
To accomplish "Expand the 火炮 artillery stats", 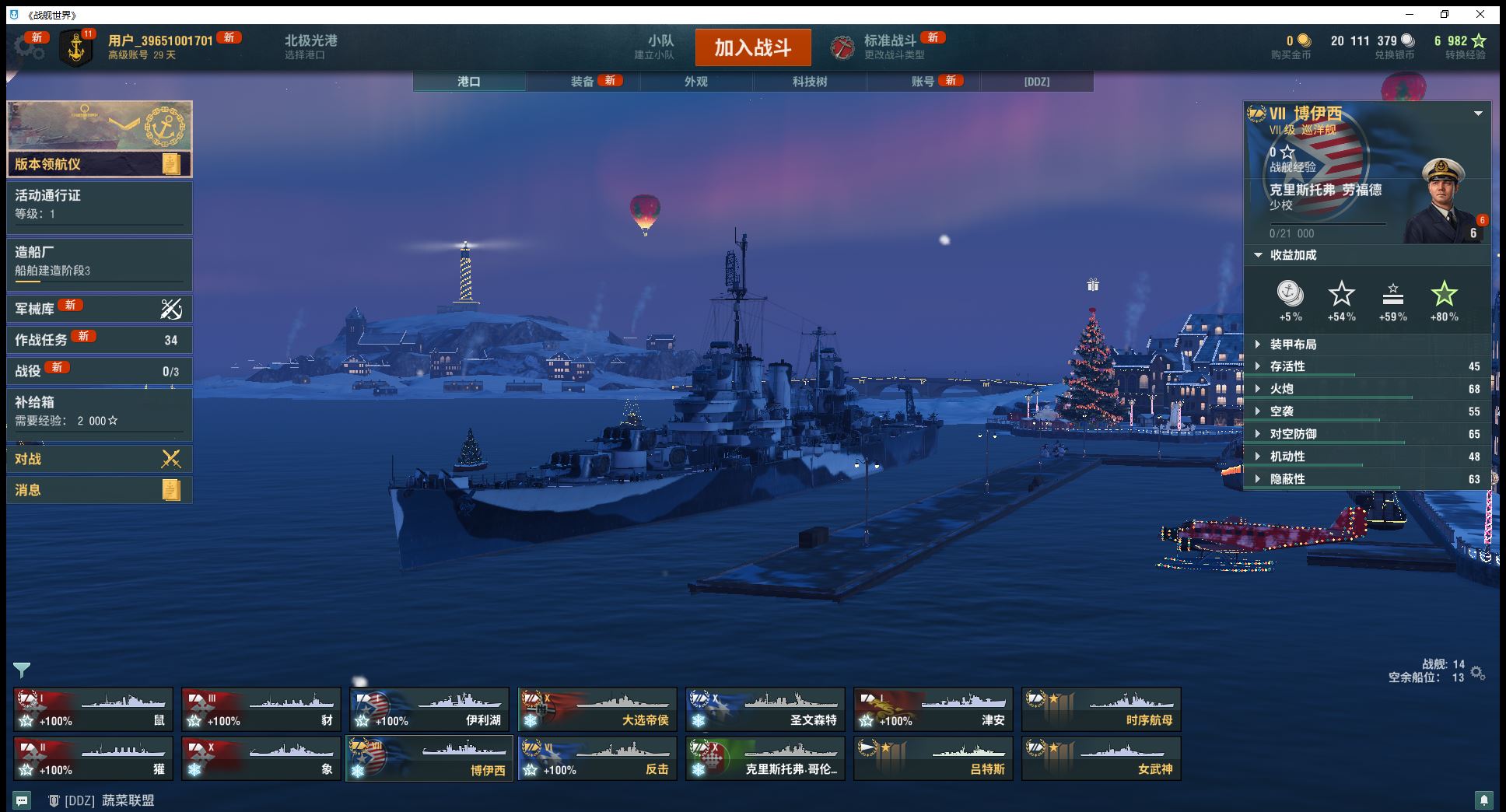I will coord(1281,389).
